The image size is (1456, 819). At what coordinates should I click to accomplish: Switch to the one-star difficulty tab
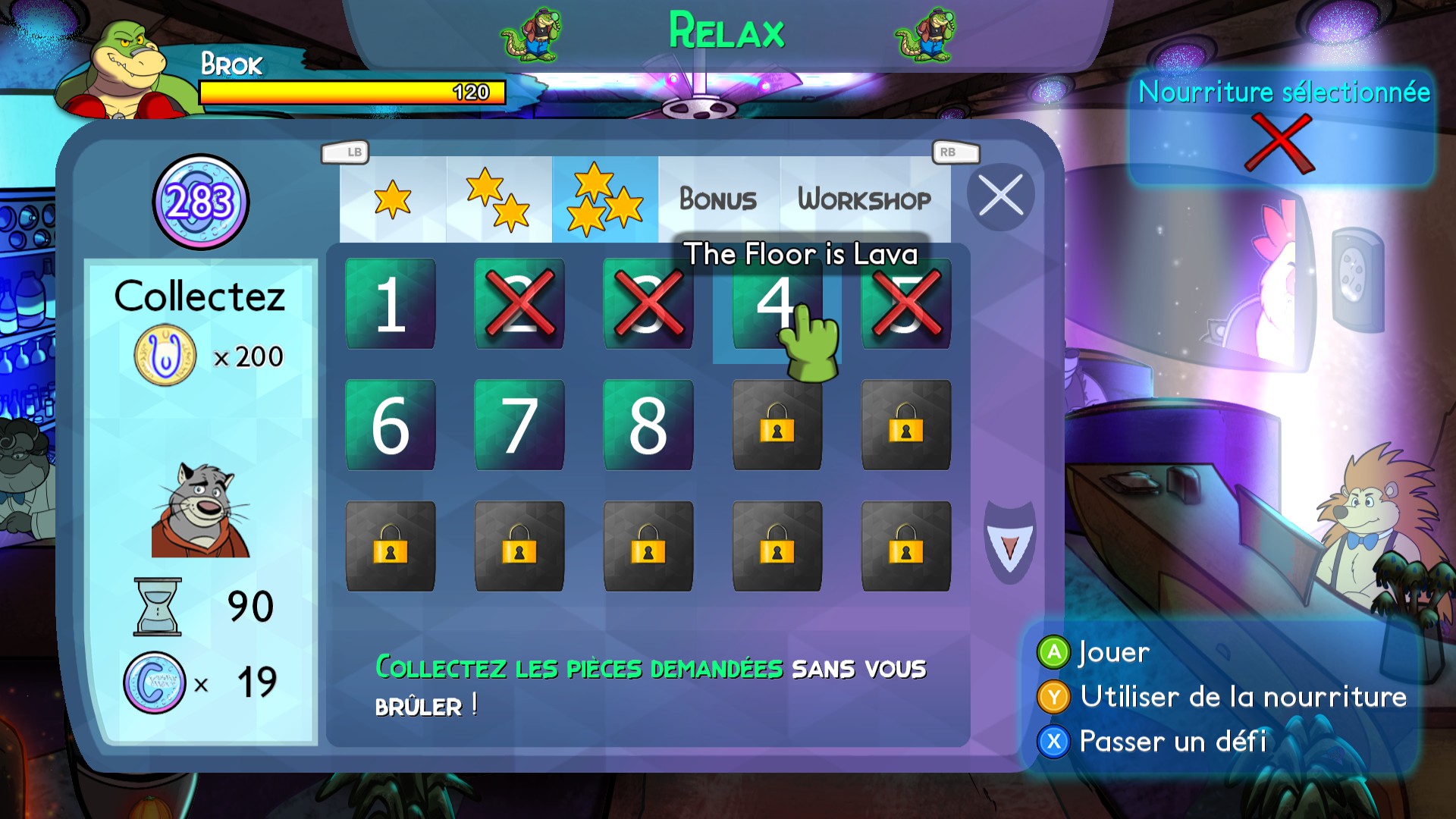click(x=393, y=199)
